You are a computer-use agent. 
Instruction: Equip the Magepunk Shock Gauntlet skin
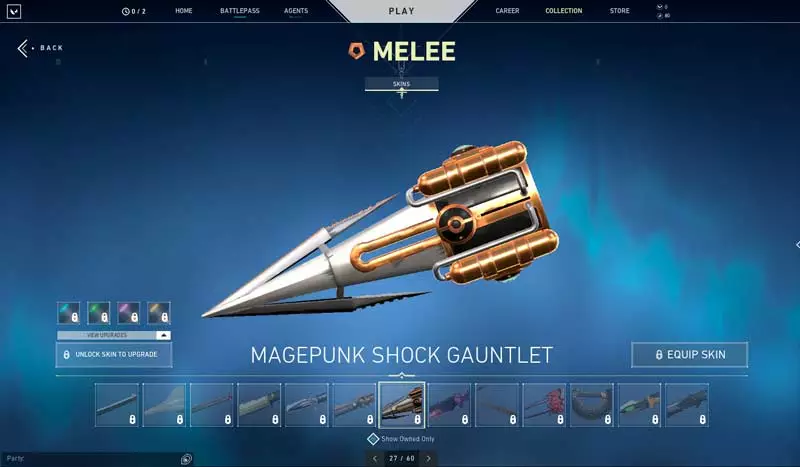(x=689, y=355)
